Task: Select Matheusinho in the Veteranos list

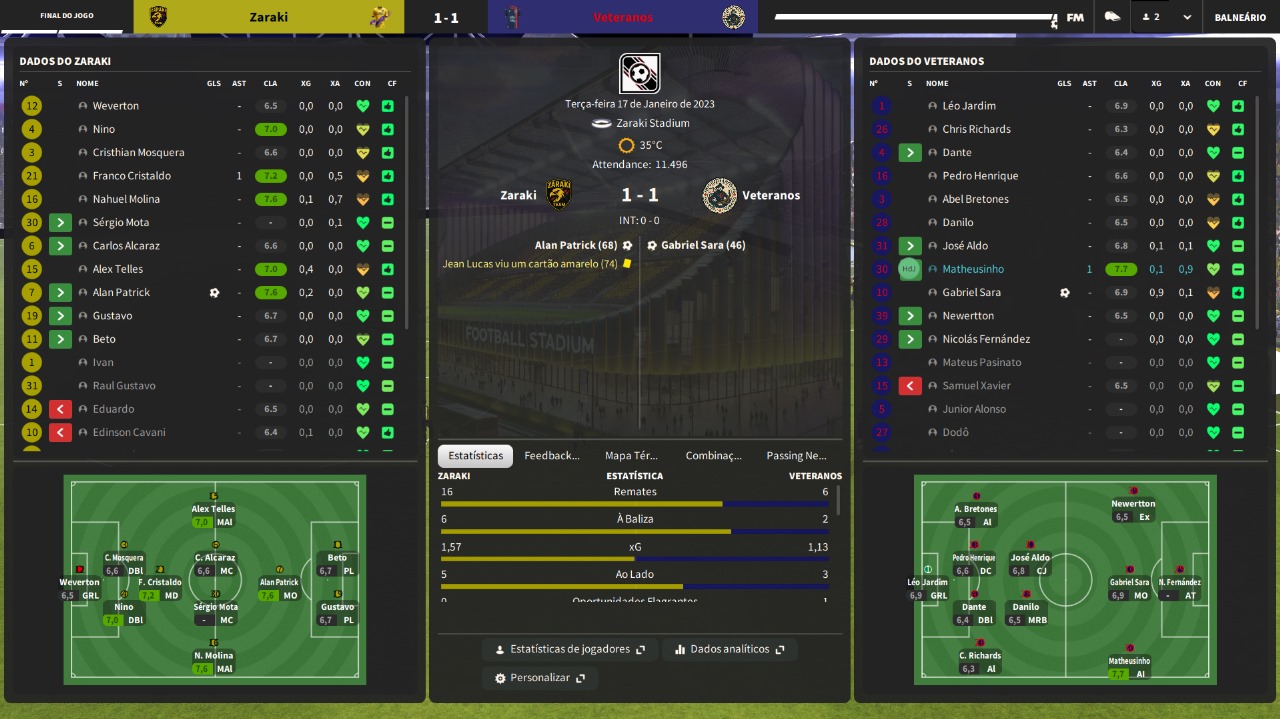Action: pos(972,269)
